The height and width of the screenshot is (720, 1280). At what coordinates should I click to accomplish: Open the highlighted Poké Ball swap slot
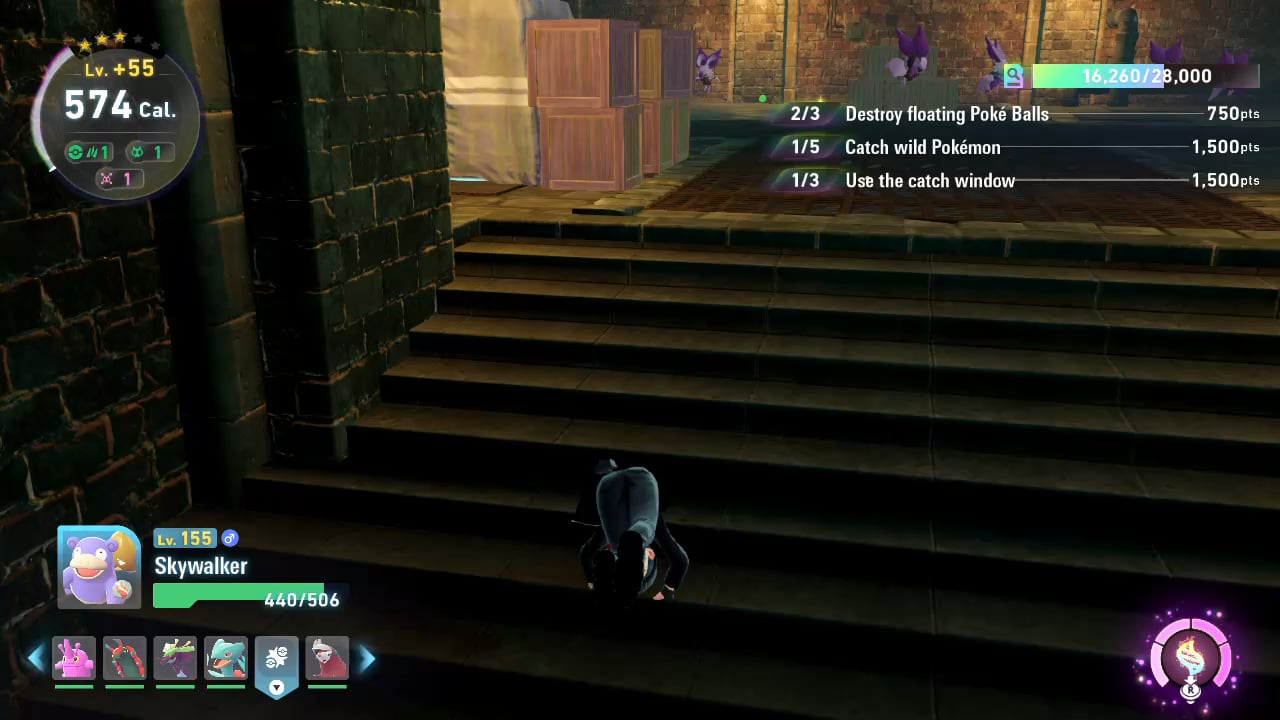coord(277,662)
